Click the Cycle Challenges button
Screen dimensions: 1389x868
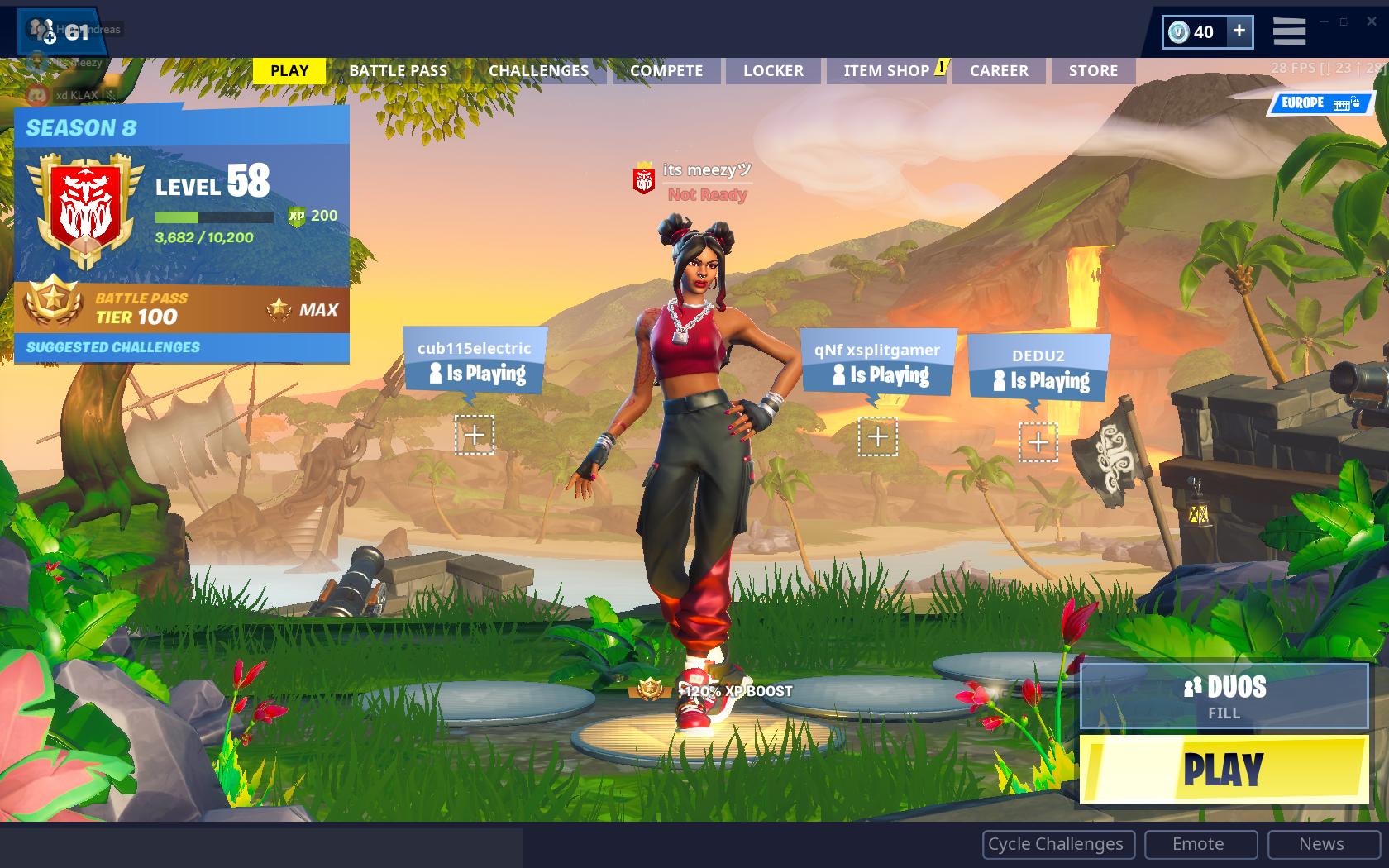point(1057,844)
